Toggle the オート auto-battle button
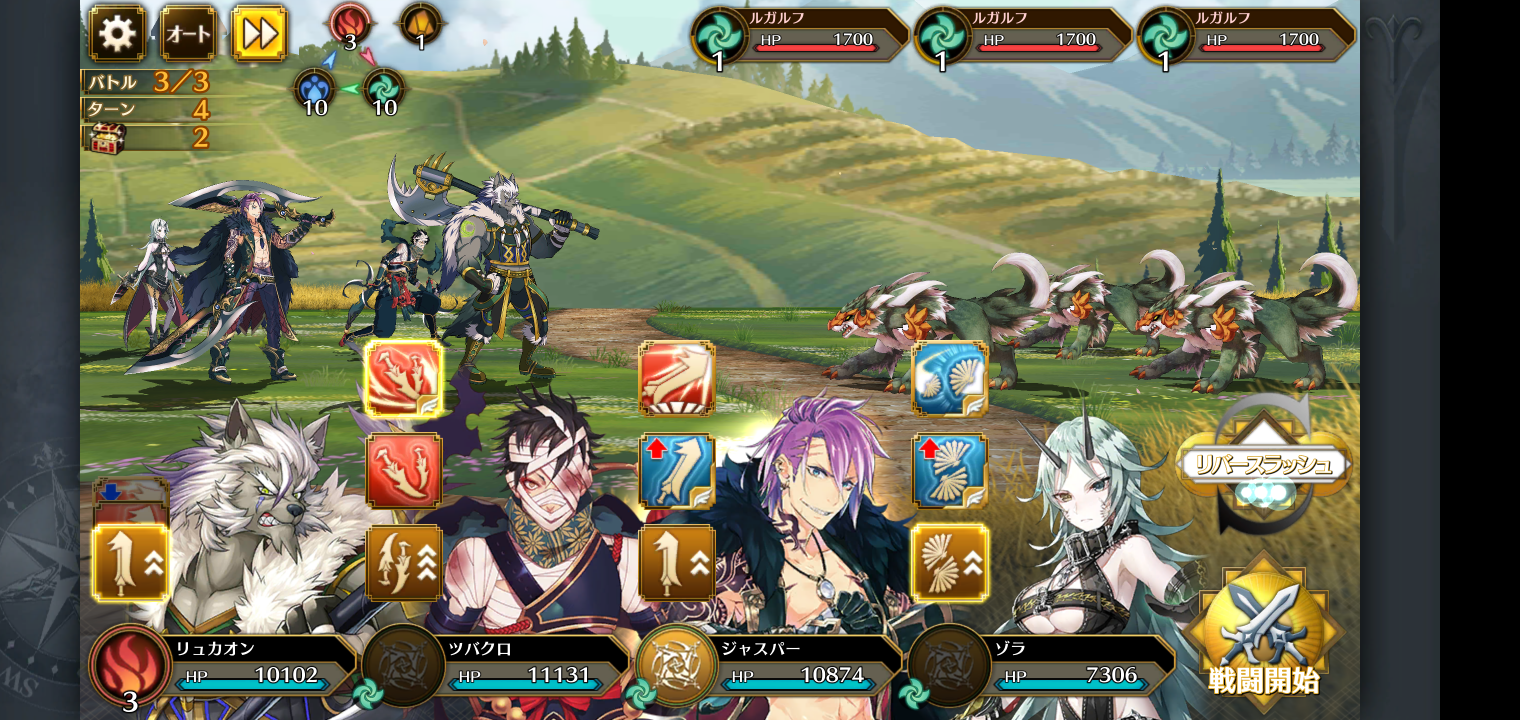 coord(188,33)
